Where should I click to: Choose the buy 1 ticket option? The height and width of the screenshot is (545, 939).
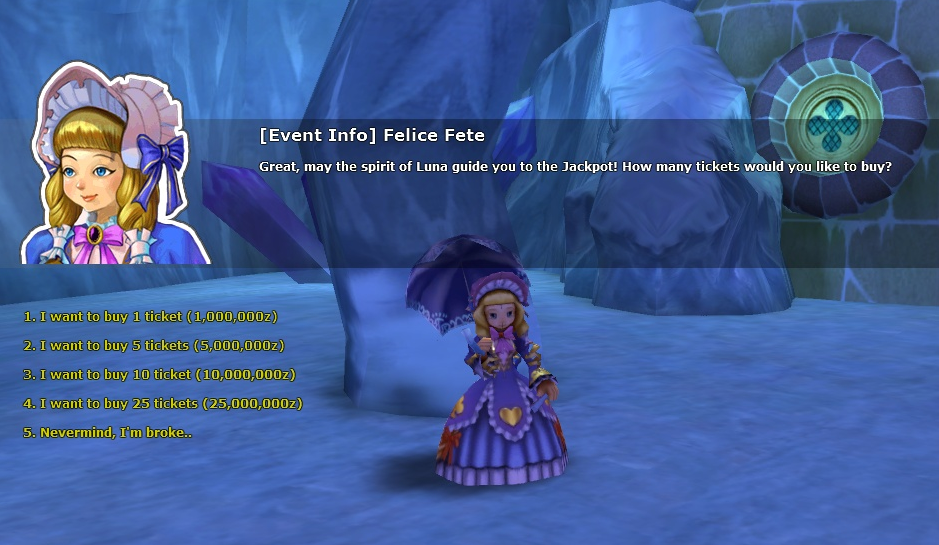tap(150, 316)
